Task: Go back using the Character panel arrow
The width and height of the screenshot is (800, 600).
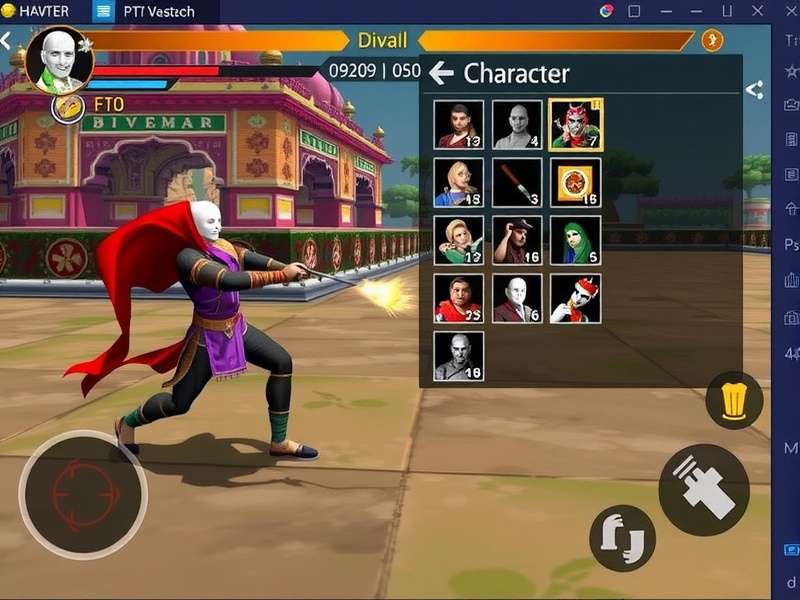Action: [x=441, y=73]
